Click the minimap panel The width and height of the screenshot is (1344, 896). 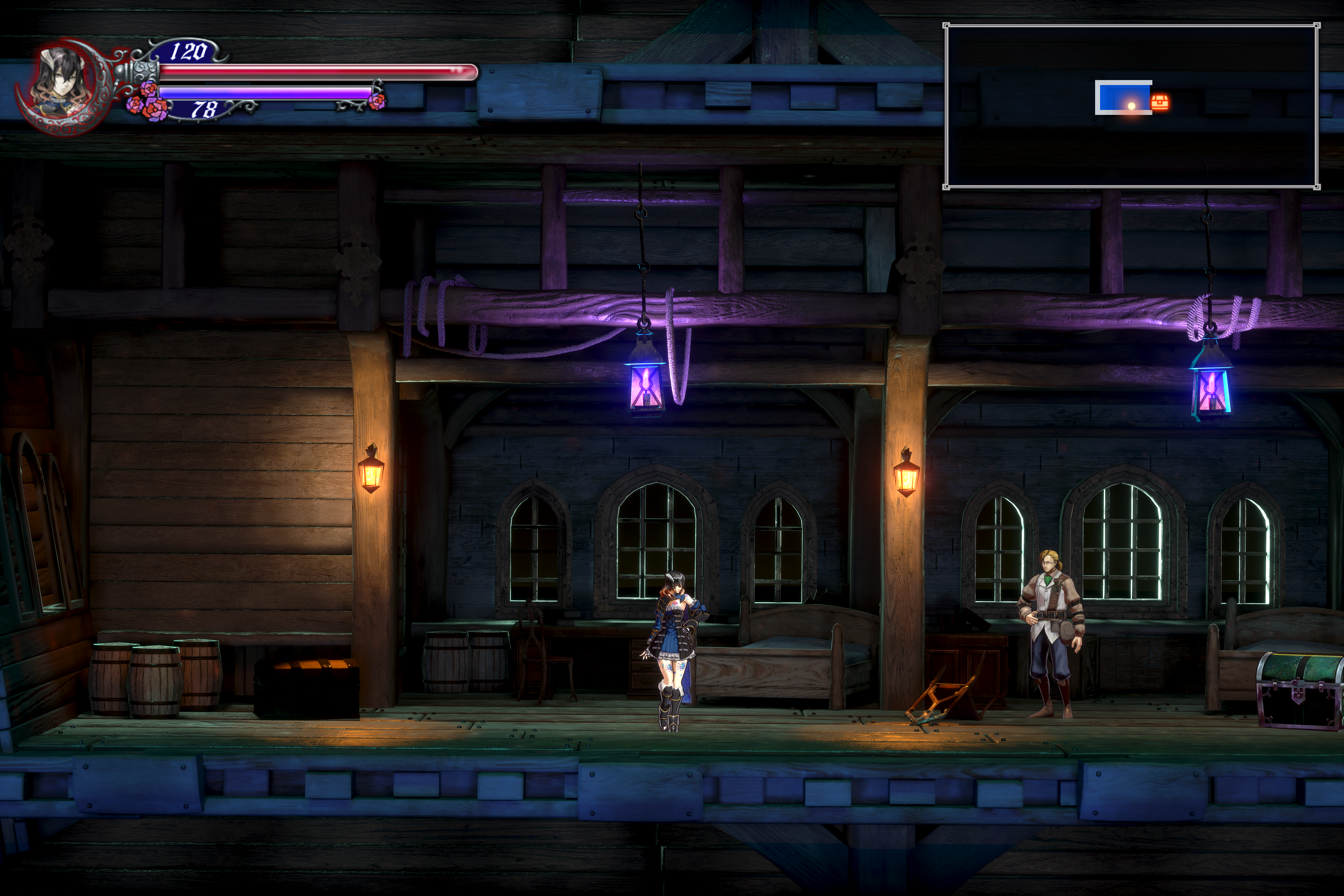tap(1131, 106)
